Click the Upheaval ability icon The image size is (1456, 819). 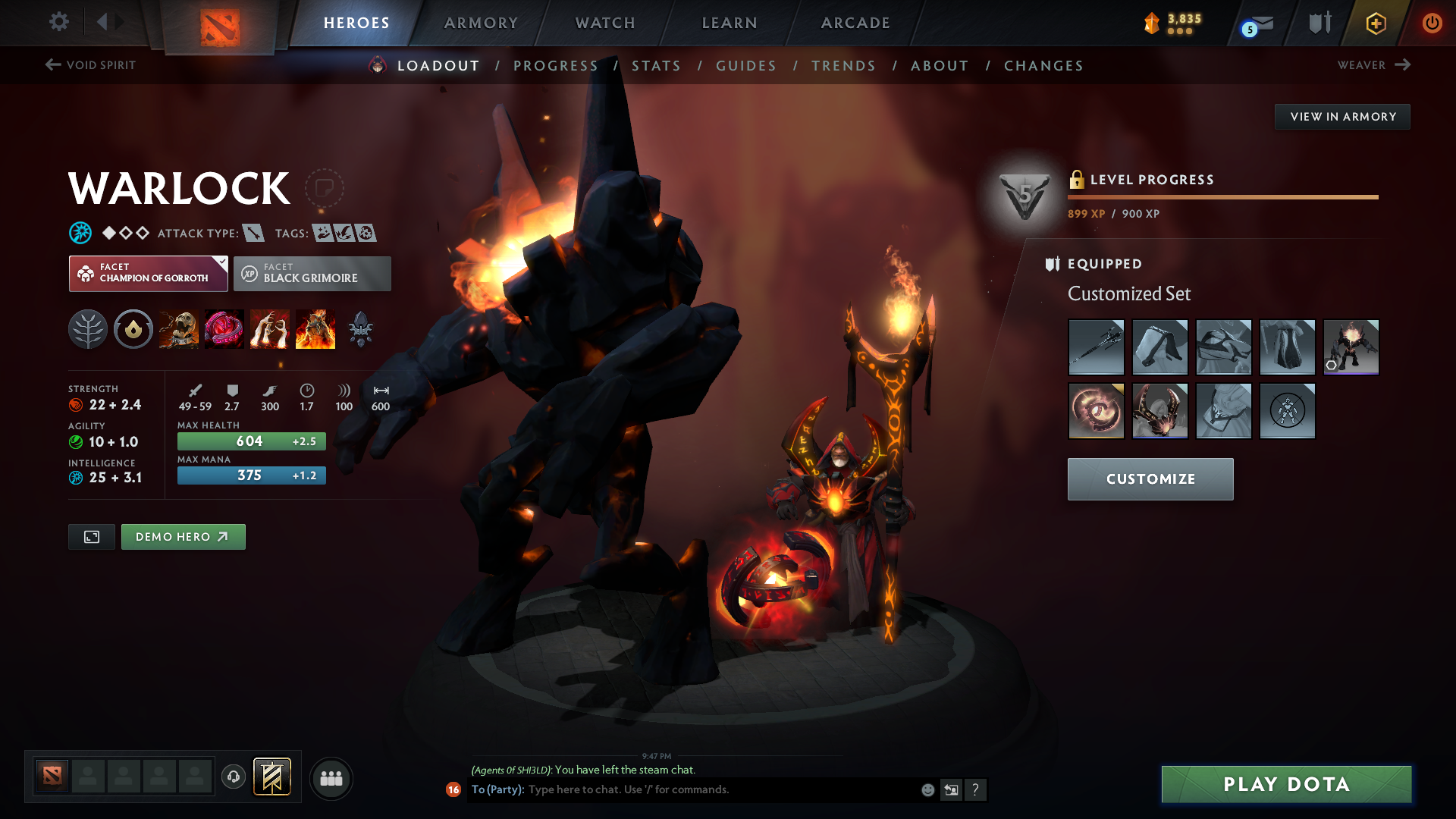click(x=270, y=328)
